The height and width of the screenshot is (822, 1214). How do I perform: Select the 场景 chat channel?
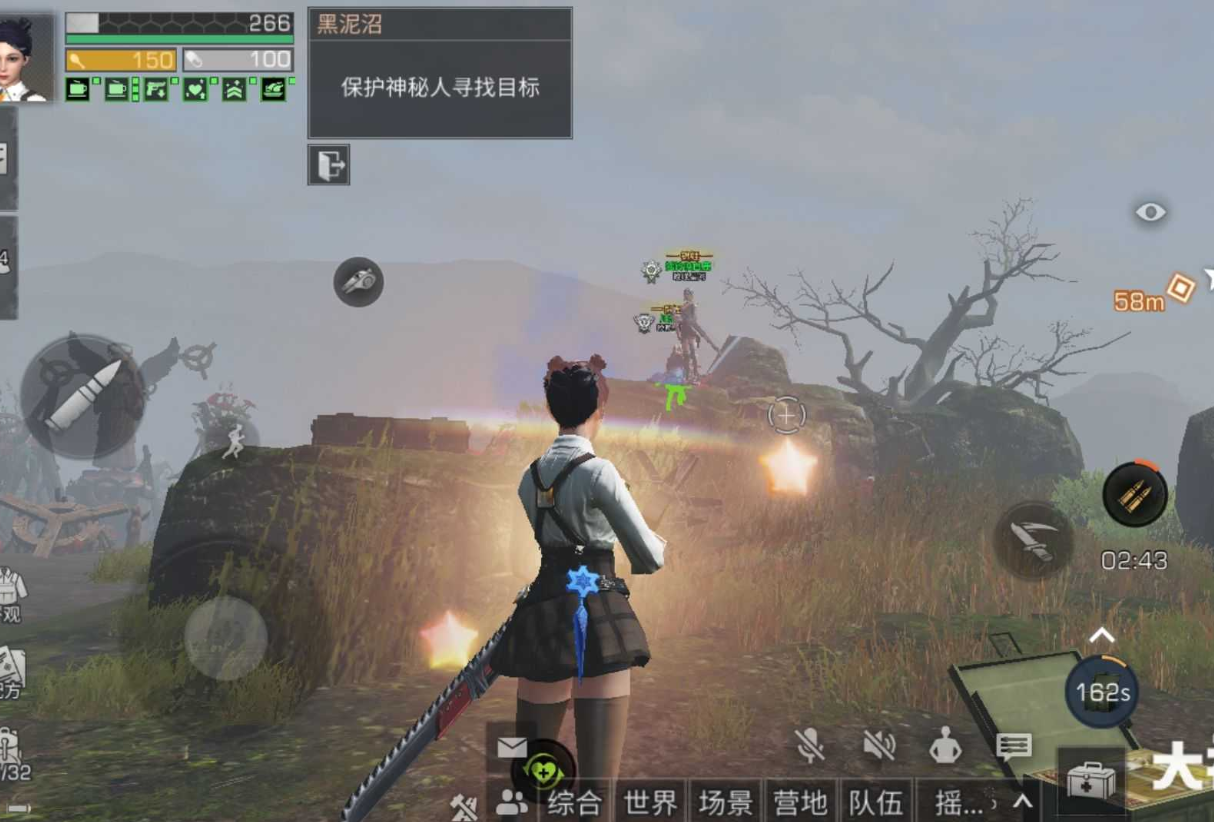click(x=725, y=802)
